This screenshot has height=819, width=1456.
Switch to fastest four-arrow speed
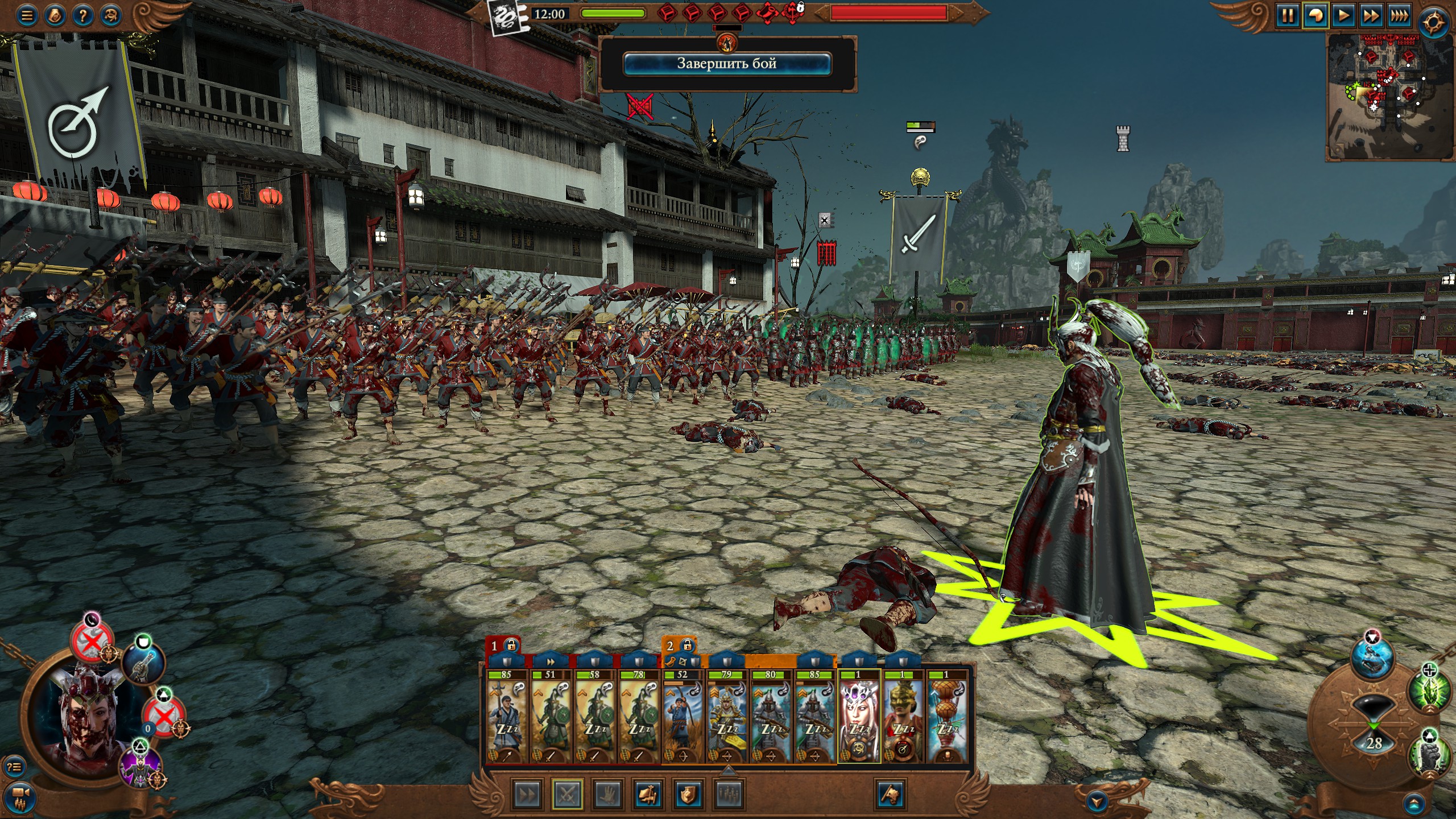1399,15
